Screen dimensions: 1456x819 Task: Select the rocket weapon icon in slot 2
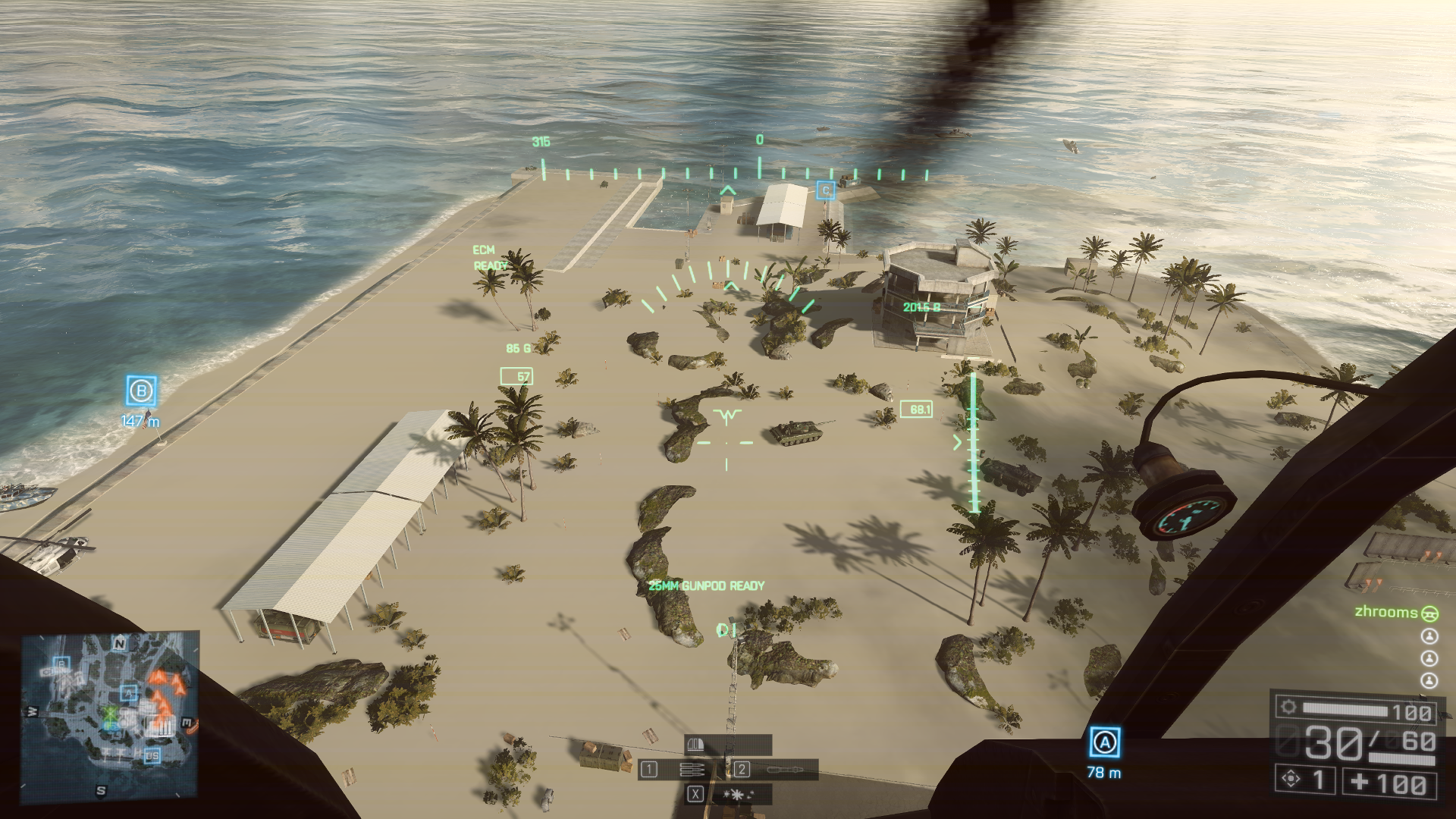(x=785, y=770)
